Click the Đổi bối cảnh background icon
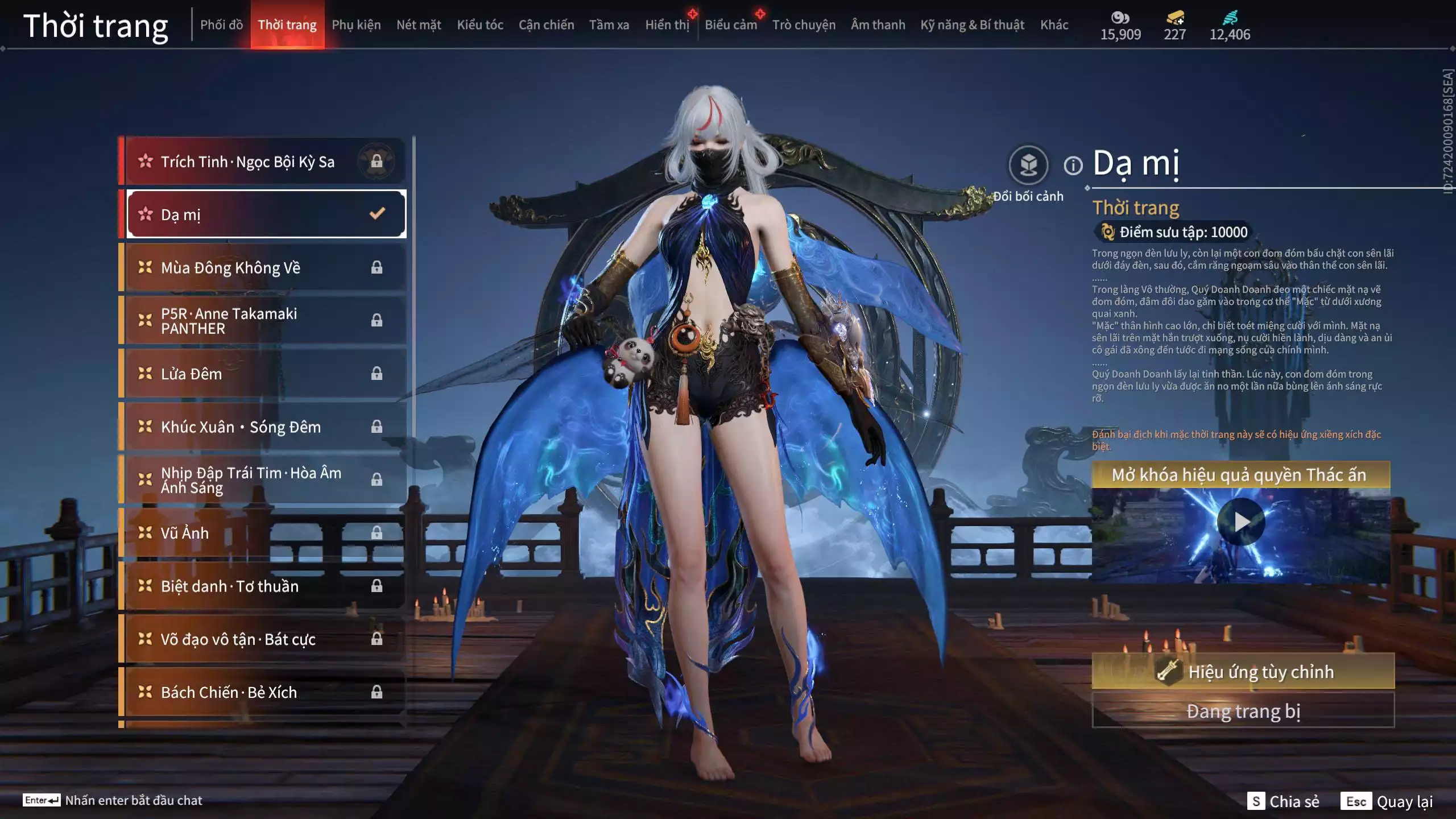 [x=1028, y=166]
